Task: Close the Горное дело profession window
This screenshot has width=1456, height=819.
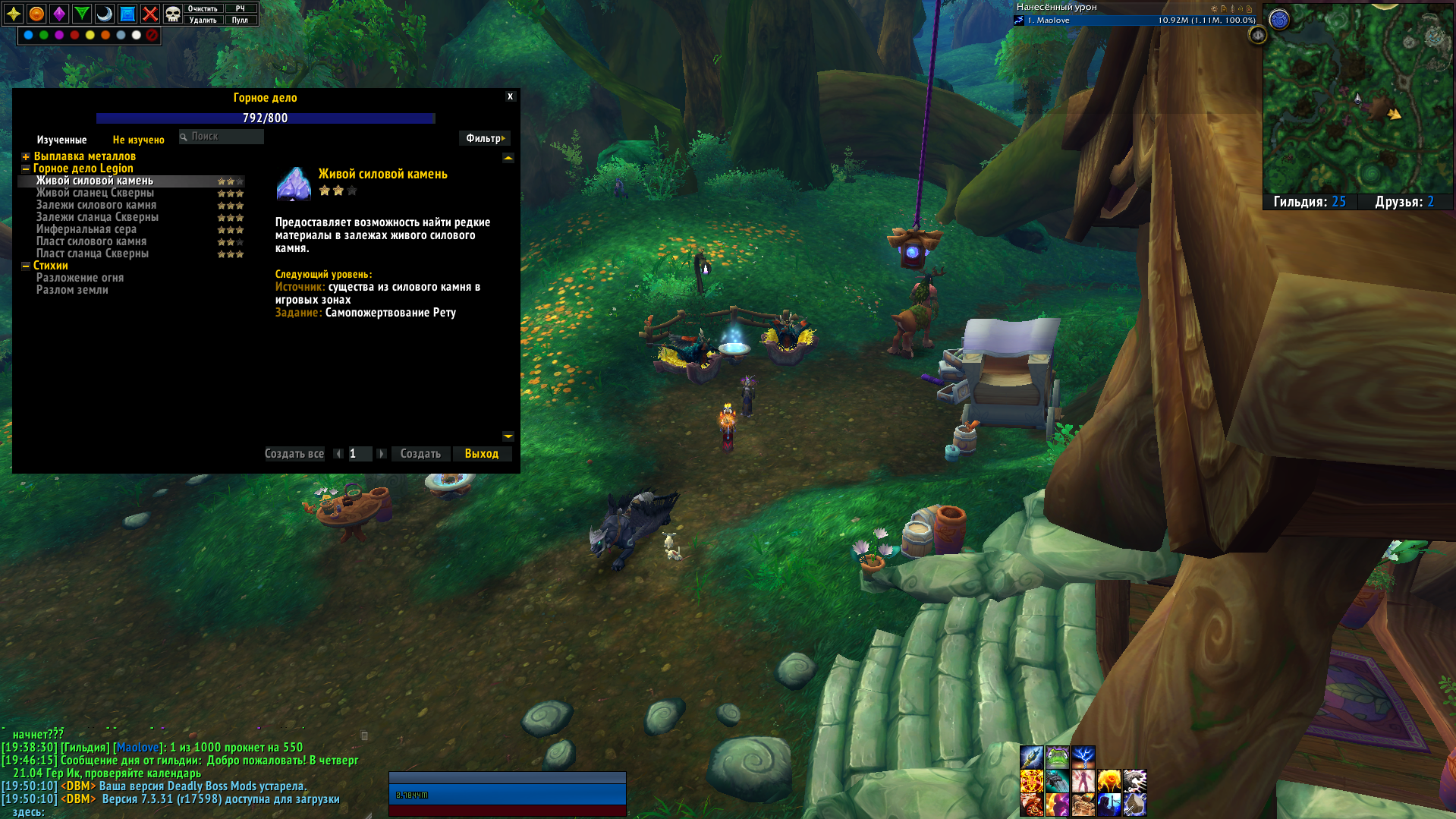Action: point(510,96)
